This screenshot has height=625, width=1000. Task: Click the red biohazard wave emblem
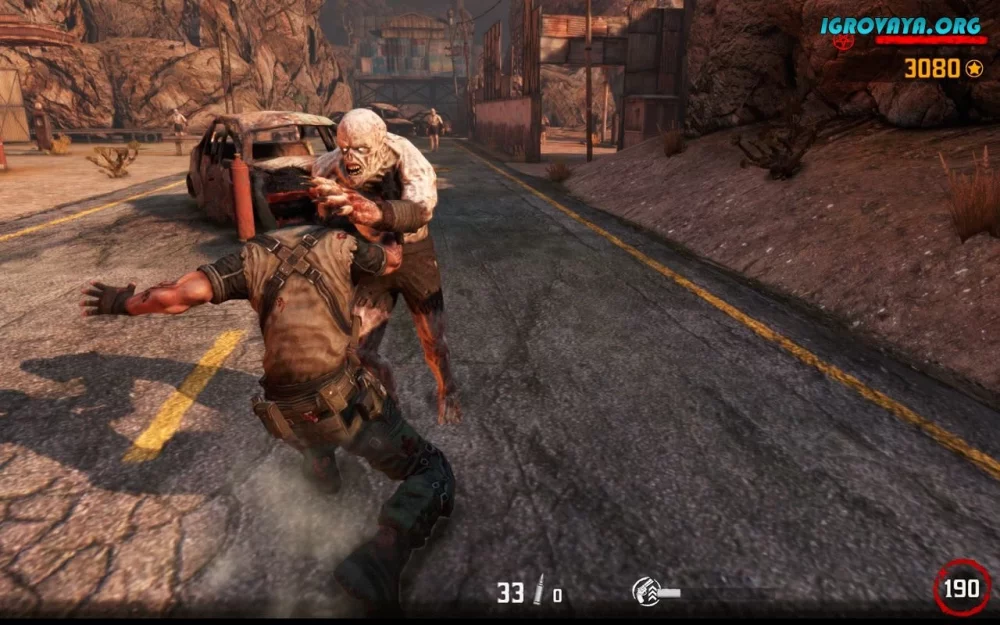click(x=844, y=42)
